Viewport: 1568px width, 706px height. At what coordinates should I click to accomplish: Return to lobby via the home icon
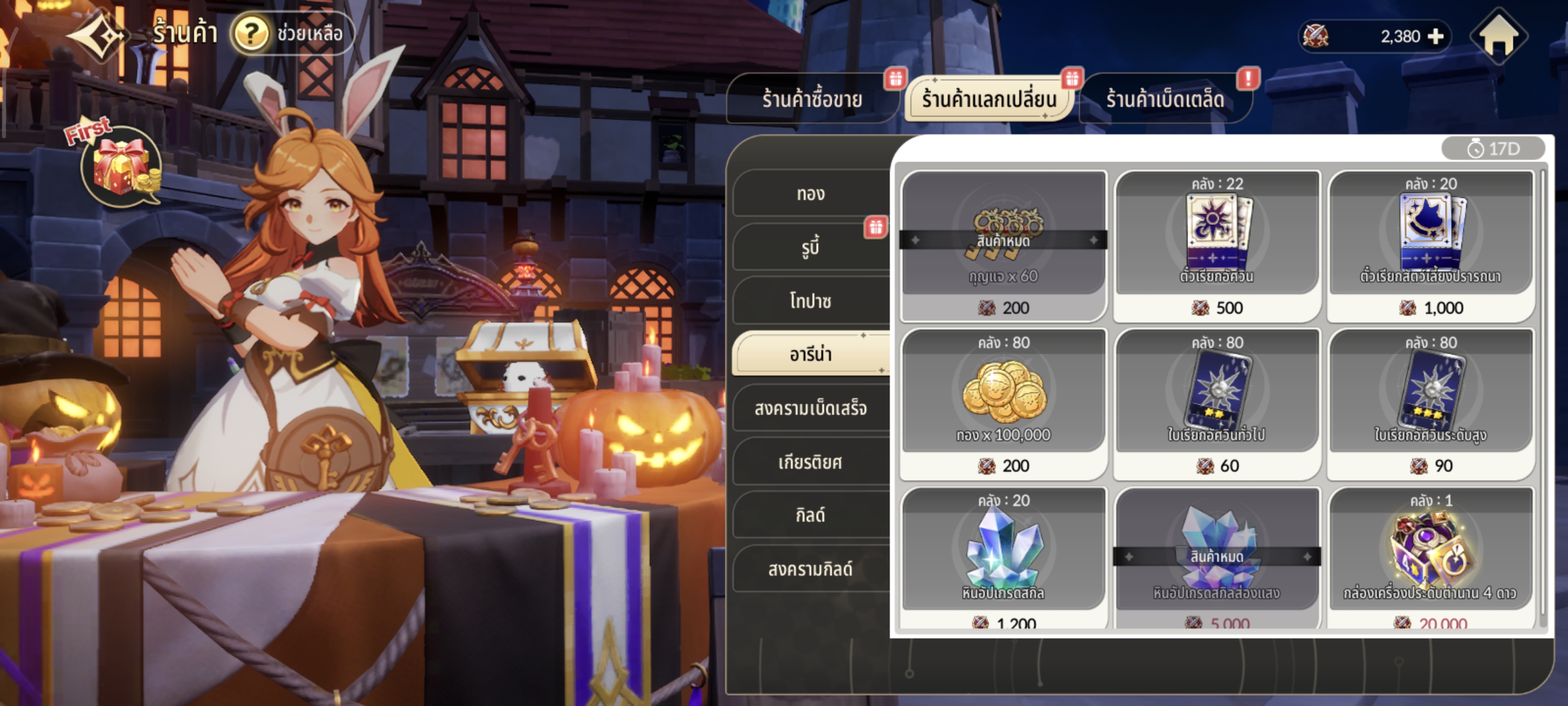[1498, 37]
